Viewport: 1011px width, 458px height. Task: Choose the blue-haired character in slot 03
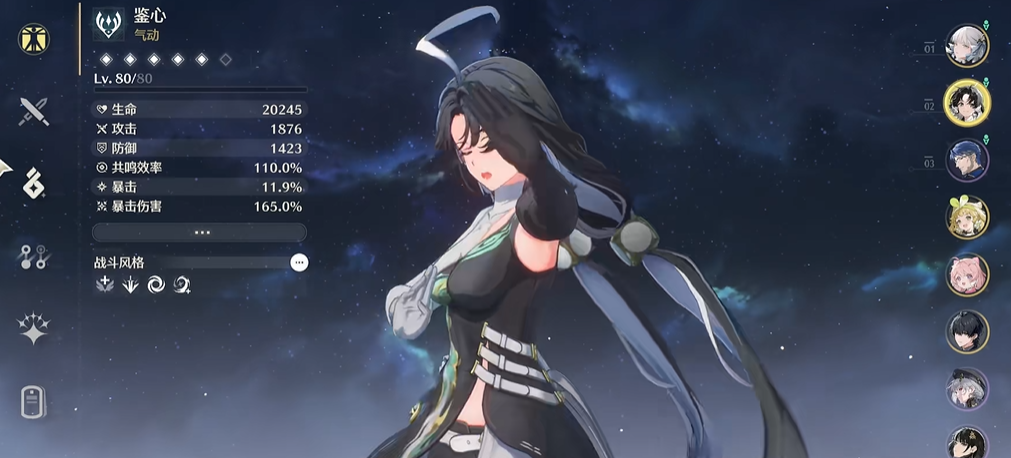click(x=967, y=160)
